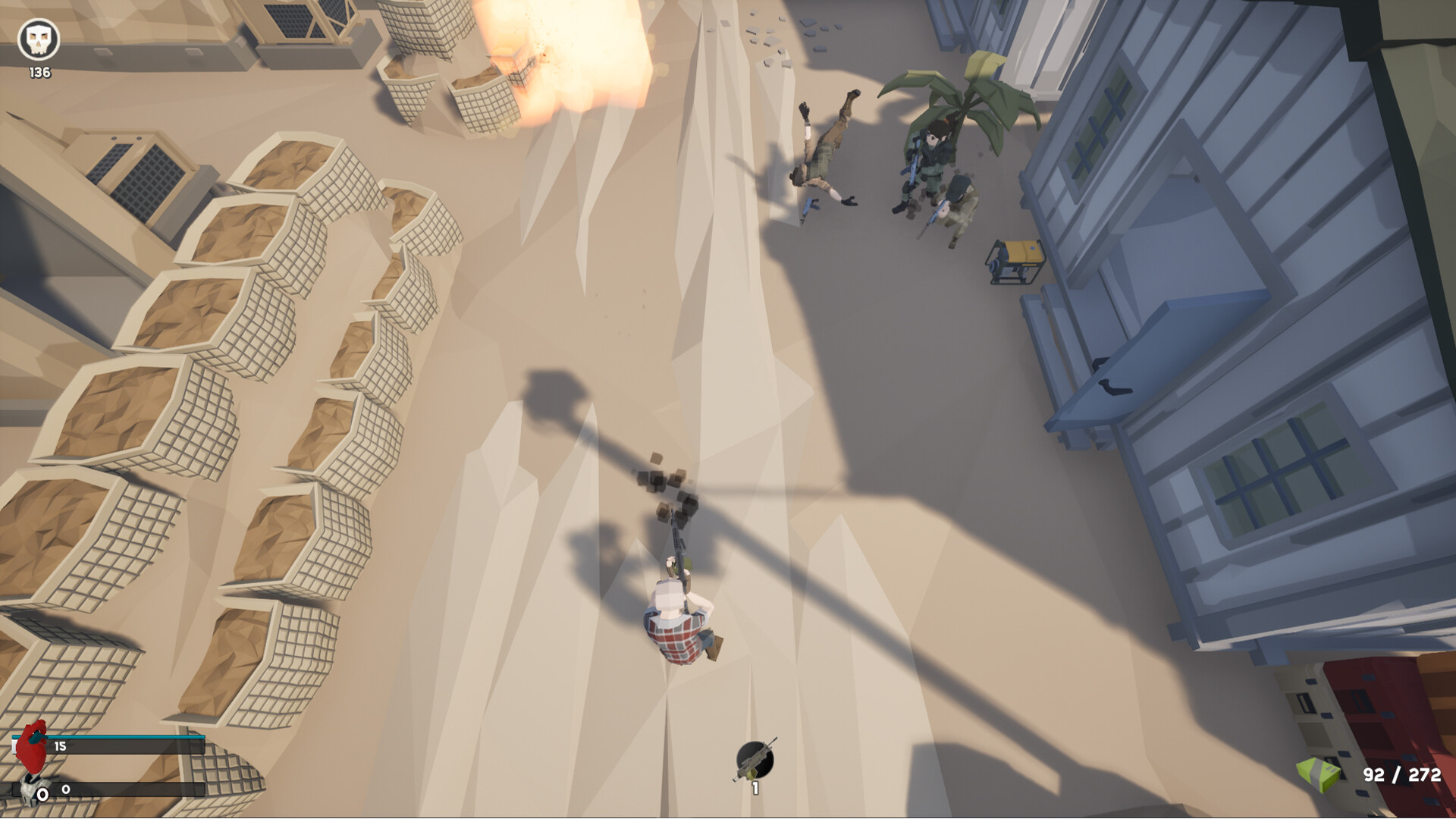Click the palm tree top right

[963, 99]
